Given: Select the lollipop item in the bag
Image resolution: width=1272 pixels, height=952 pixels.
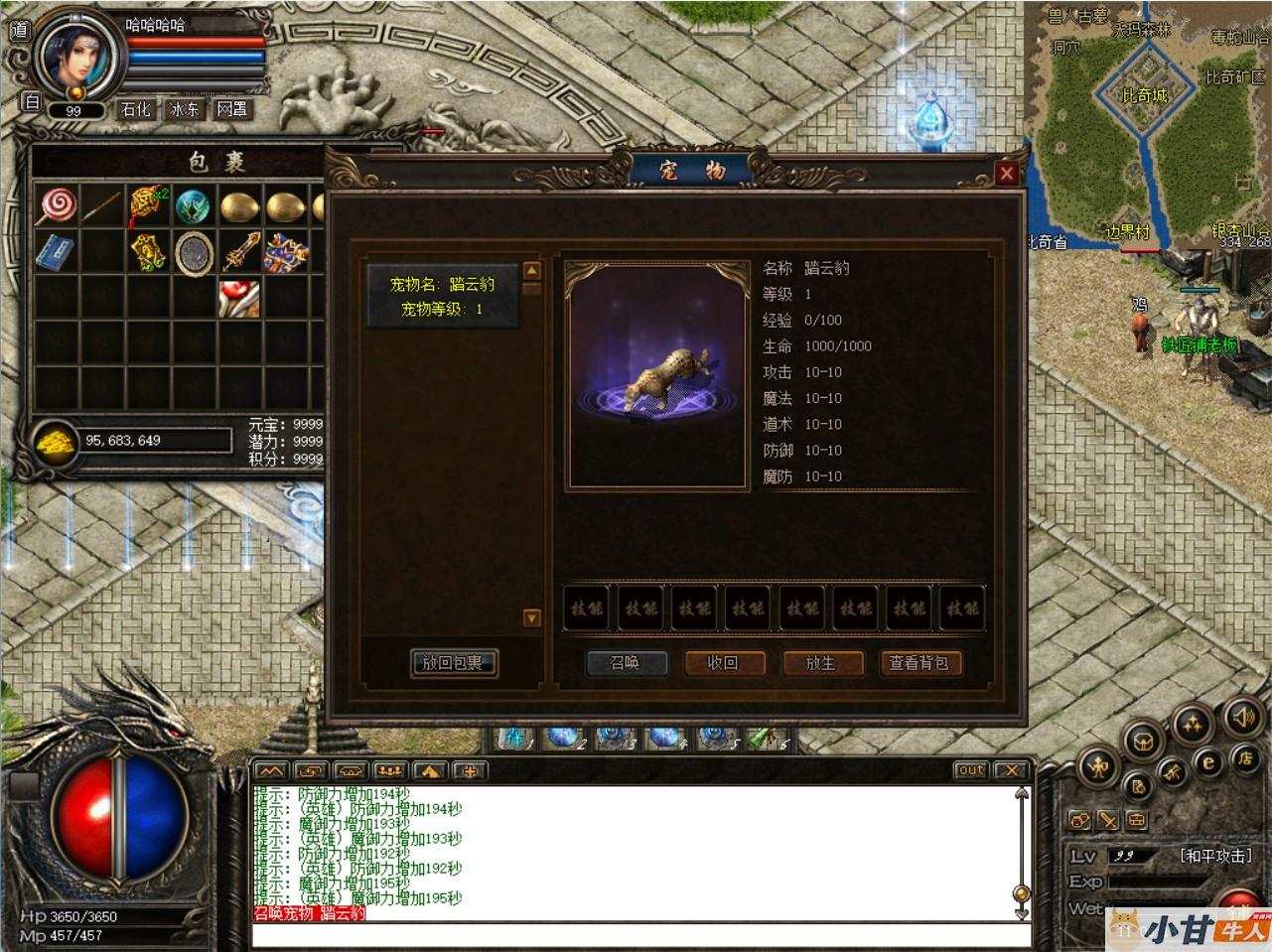Looking at the screenshot, I should (56, 206).
